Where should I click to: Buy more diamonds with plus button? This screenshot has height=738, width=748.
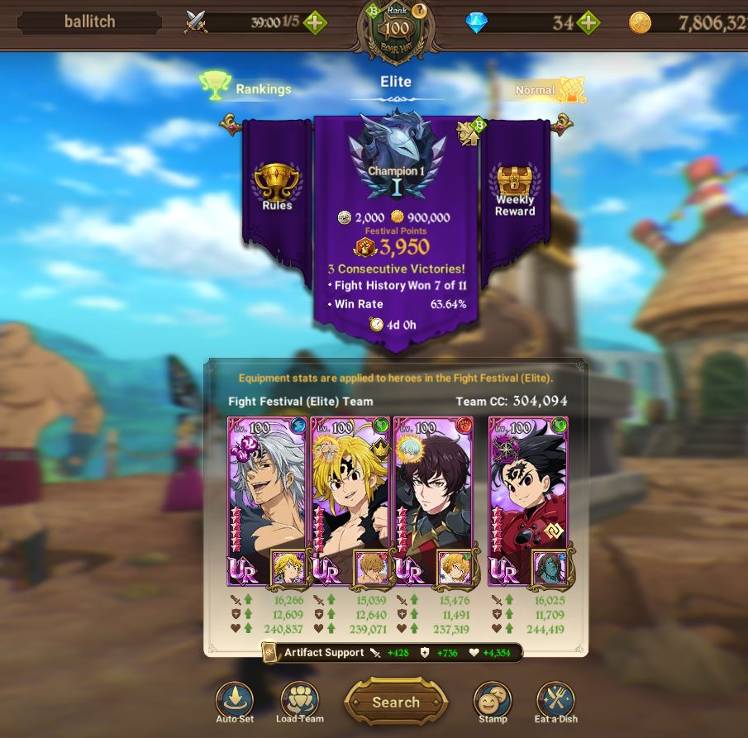(588, 22)
